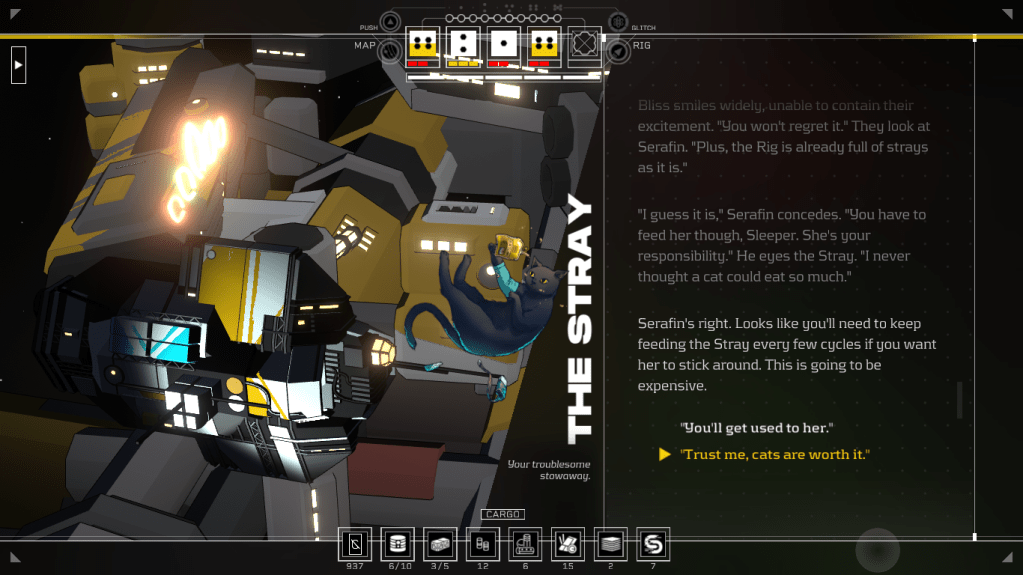The width and height of the screenshot is (1023, 575).
Task: Click the CARGO label above the inventory bar
Action: tap(503, 515)
